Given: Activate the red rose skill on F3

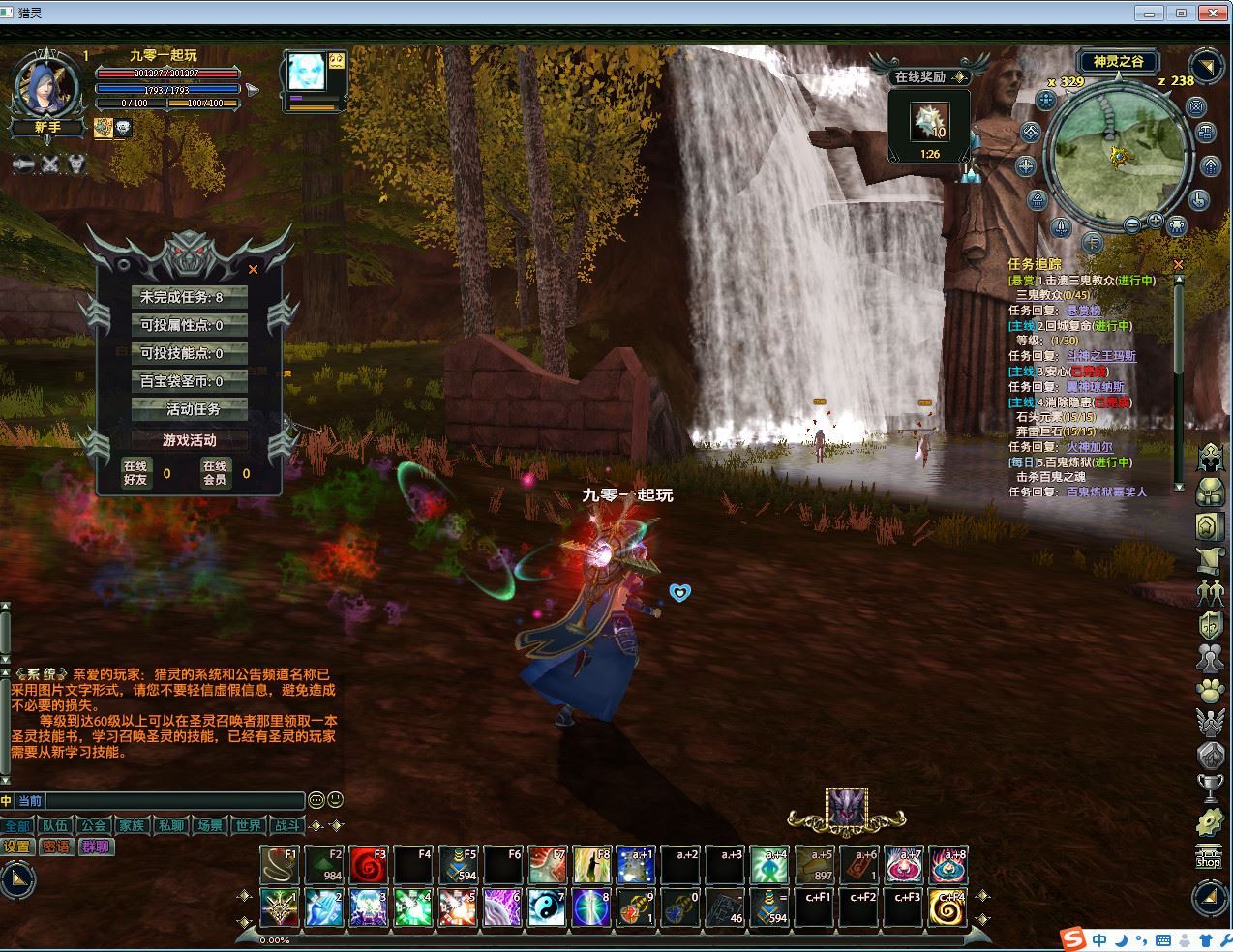Looking at the screenshot, I should (x=368, y=865).
